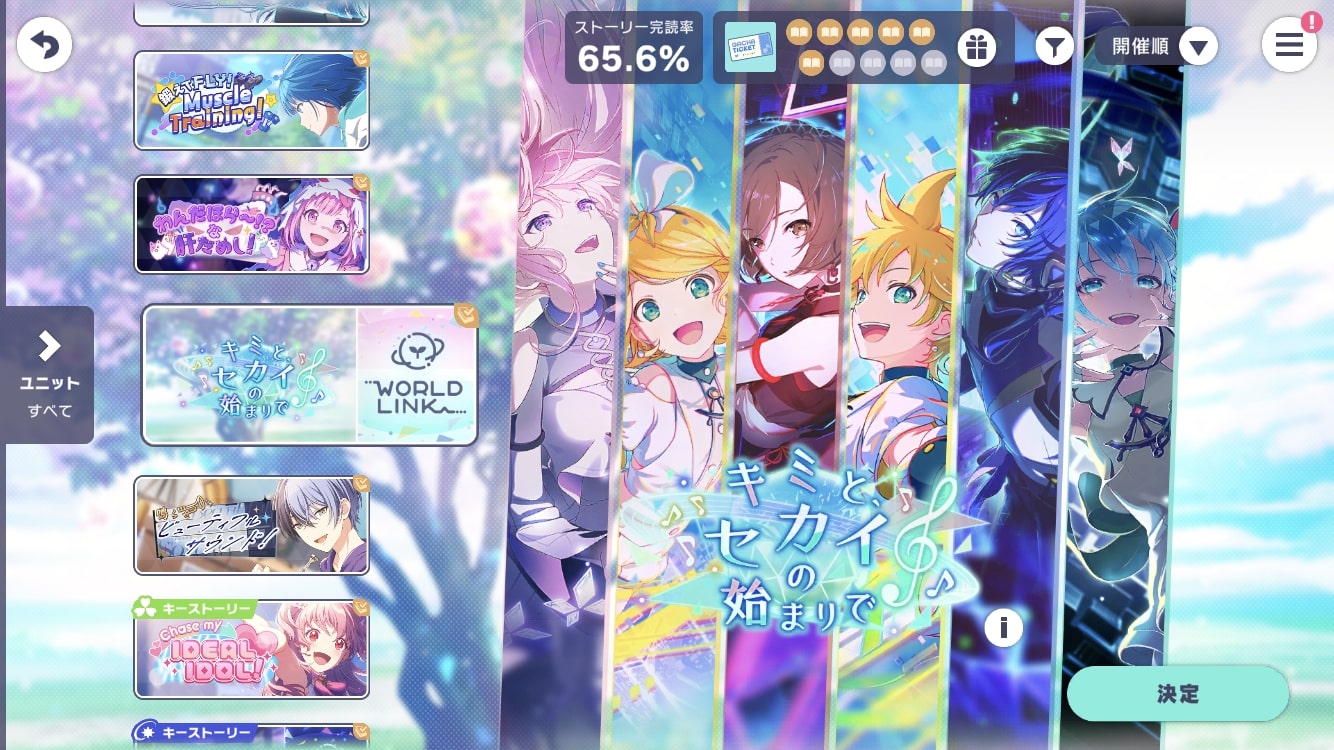This screenshot has width=1334, height=750.
Task: Open the gift box rewards icon
Action: point(977,47)
